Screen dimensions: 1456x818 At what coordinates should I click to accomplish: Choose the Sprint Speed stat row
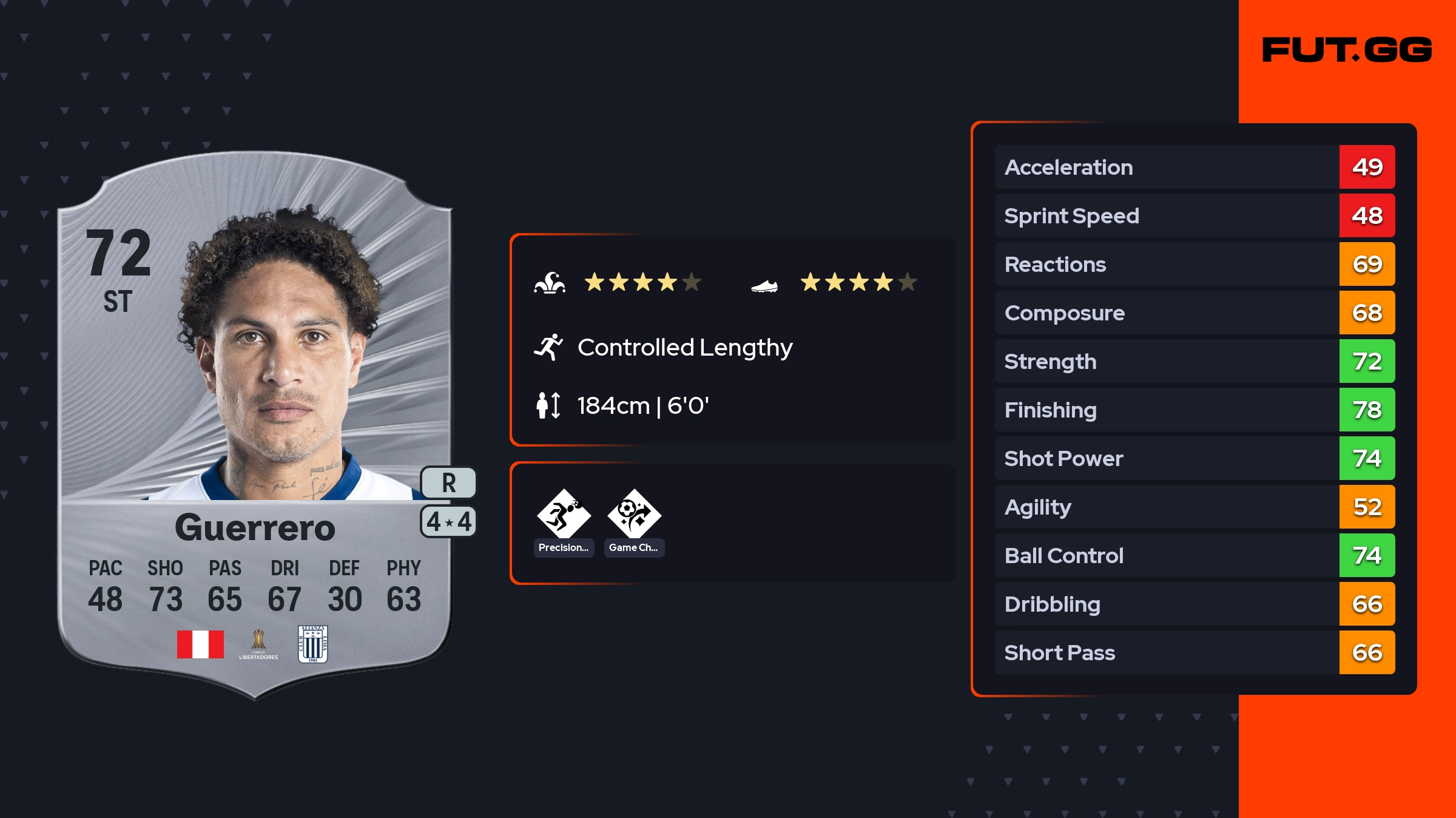point(1194,215)
